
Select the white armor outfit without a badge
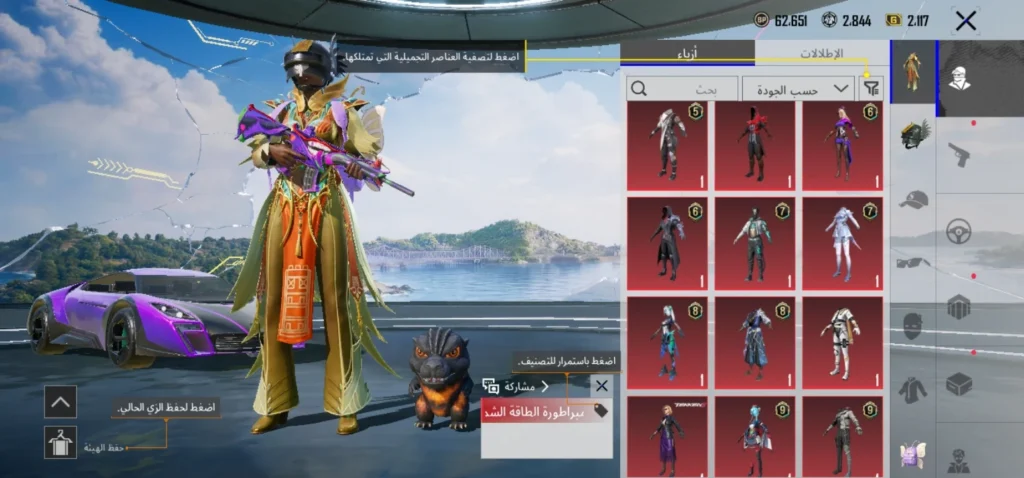click(842, 342)
